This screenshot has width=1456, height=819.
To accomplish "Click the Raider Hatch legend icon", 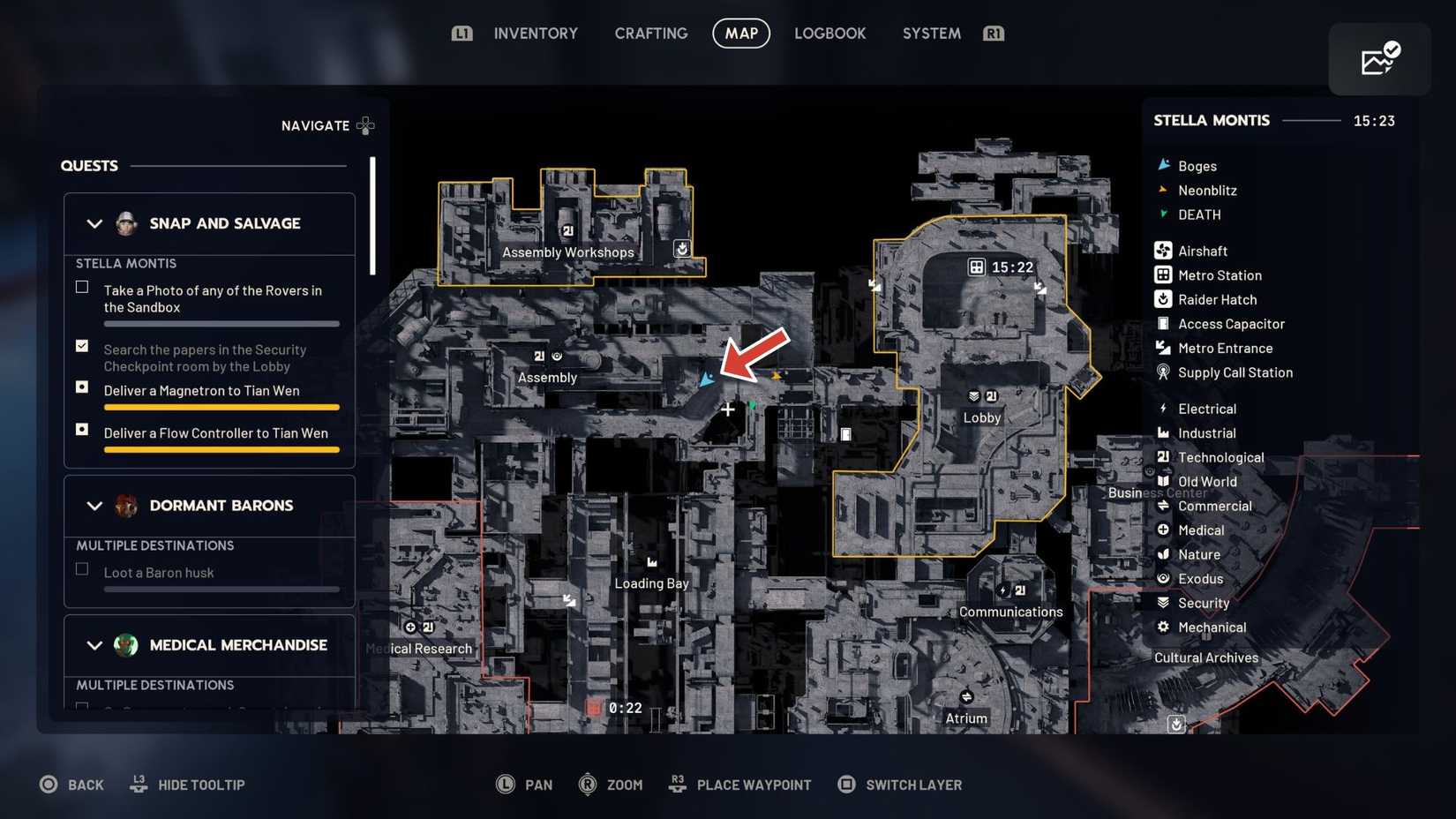I will (1163, 299).
